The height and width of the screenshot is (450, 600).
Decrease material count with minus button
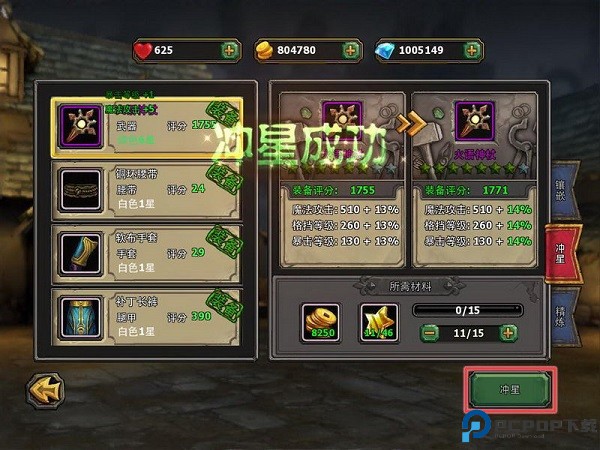click(428, 332)
